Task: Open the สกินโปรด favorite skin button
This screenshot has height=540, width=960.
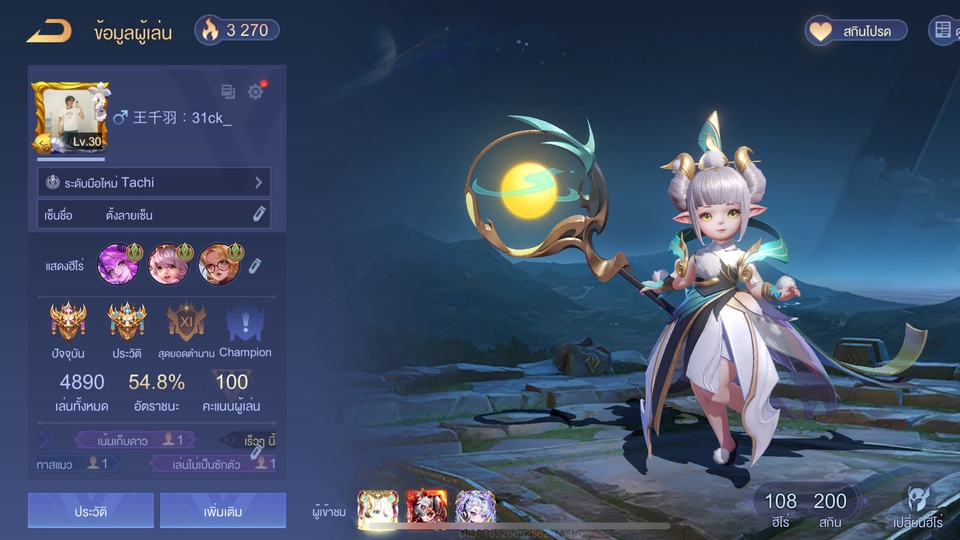Action: coord(857,31)
